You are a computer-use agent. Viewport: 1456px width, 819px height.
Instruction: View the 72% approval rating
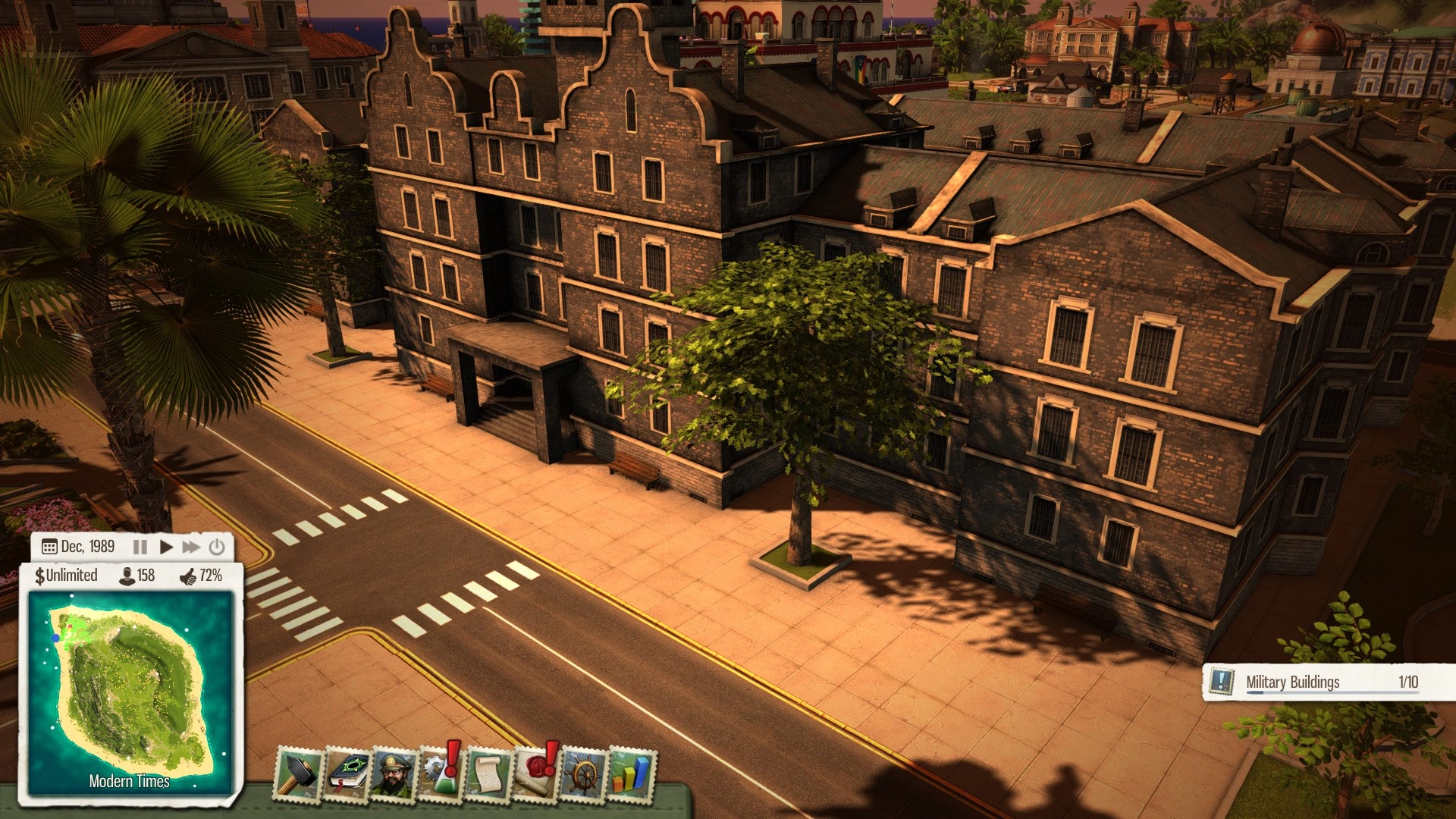coord(201,576)
